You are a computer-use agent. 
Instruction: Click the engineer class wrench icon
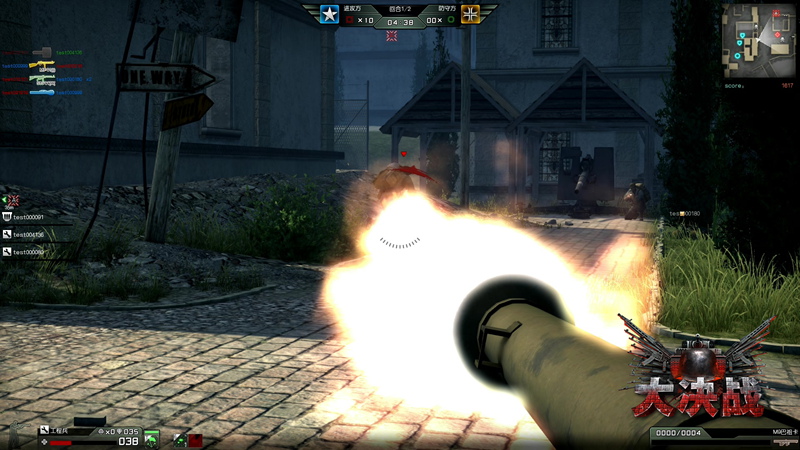click(43, 431)
